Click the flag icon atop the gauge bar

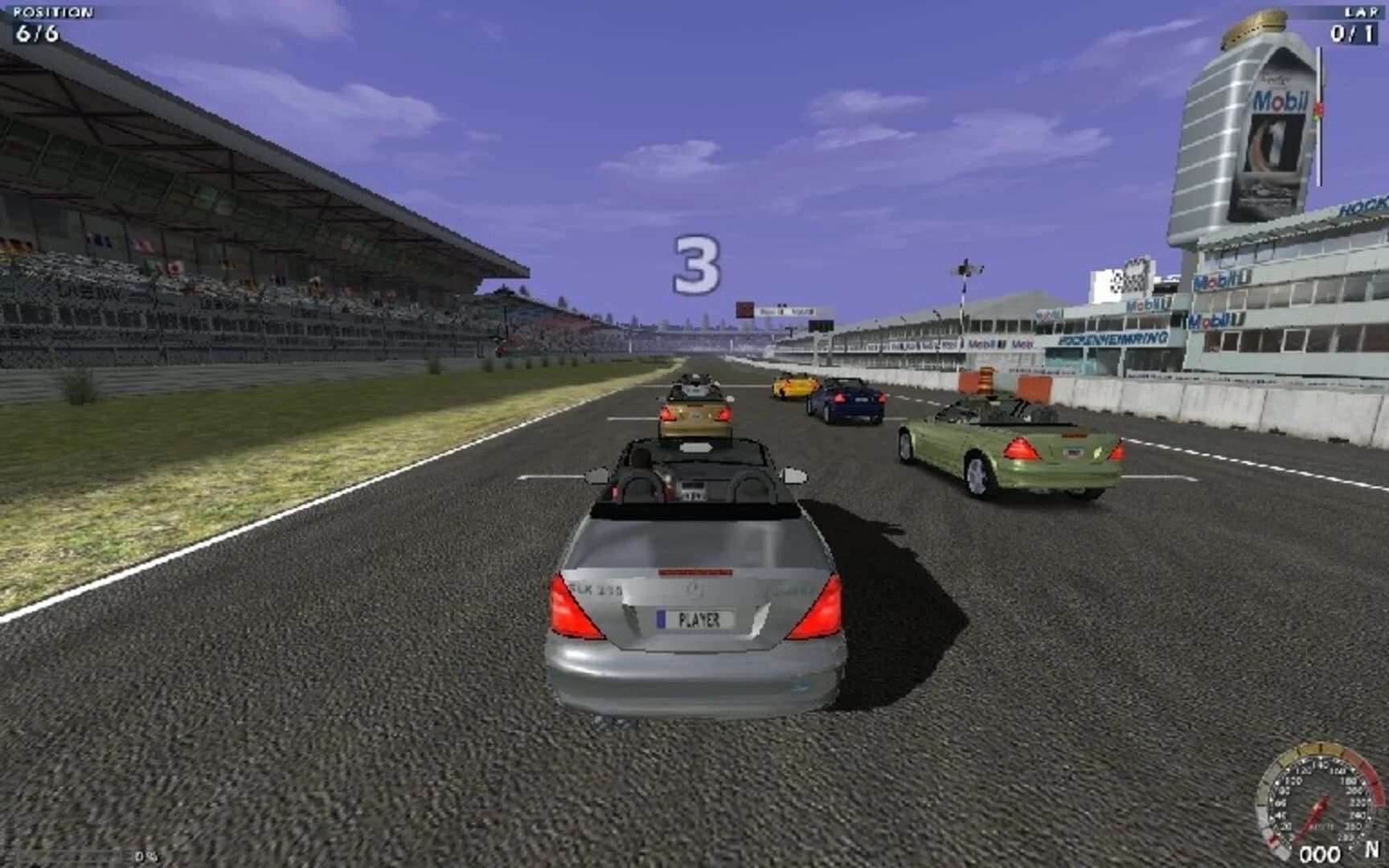click(1318, 111)
